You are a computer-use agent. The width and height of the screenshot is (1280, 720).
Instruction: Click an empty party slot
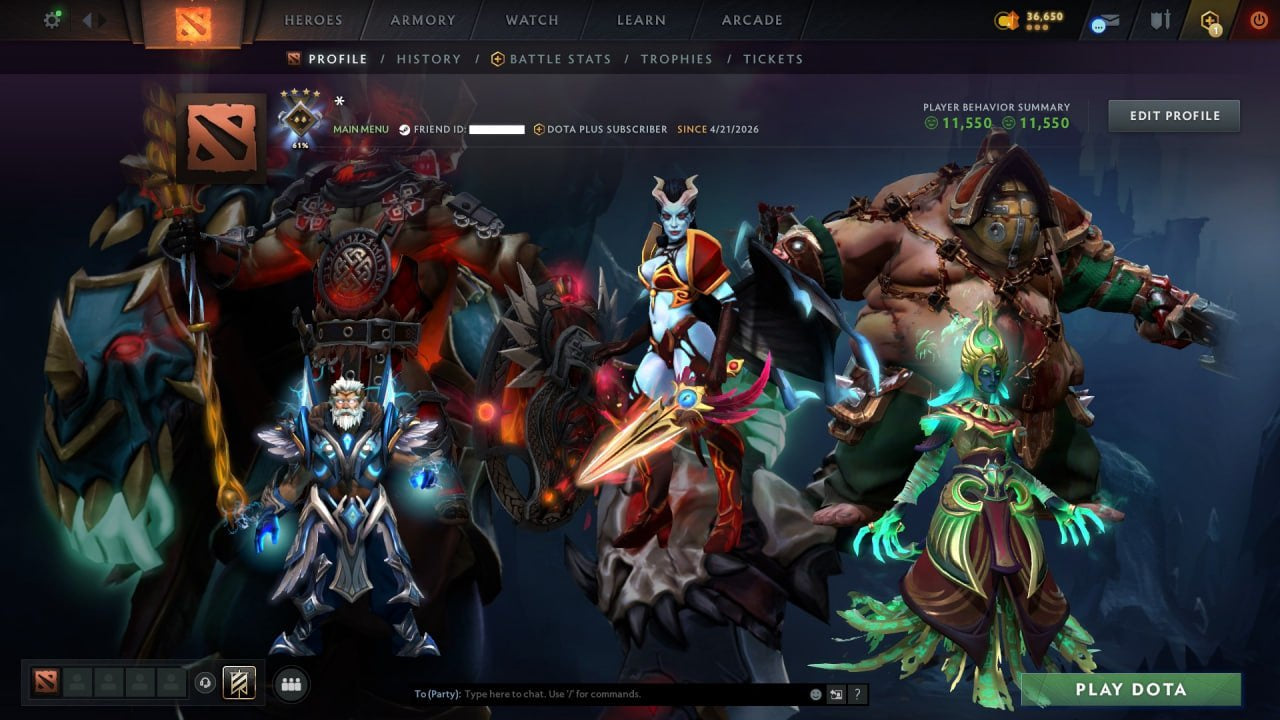click(75, 683)
